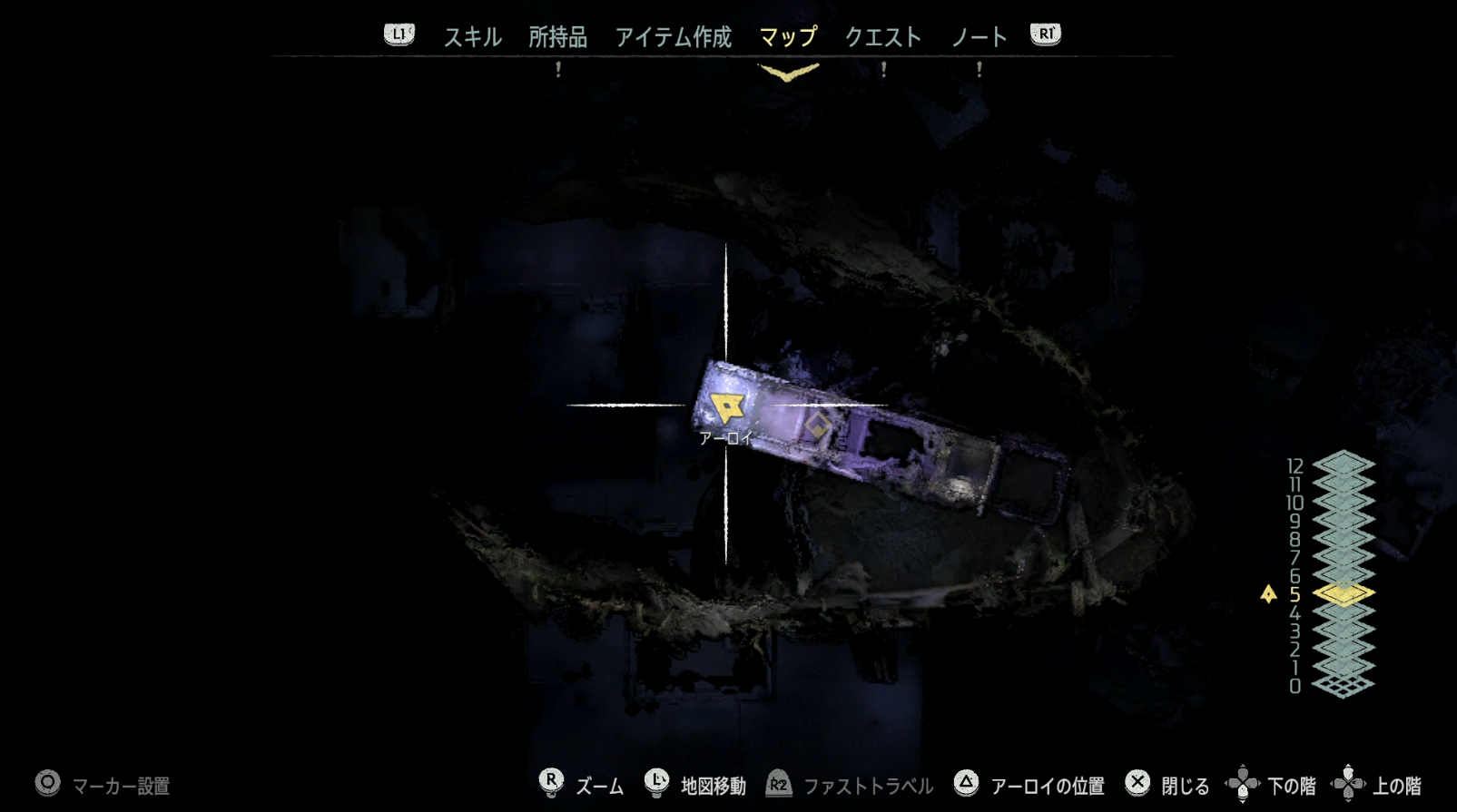Click the triangle Aloy position (アーロイの位置) icon

[966, 782]
